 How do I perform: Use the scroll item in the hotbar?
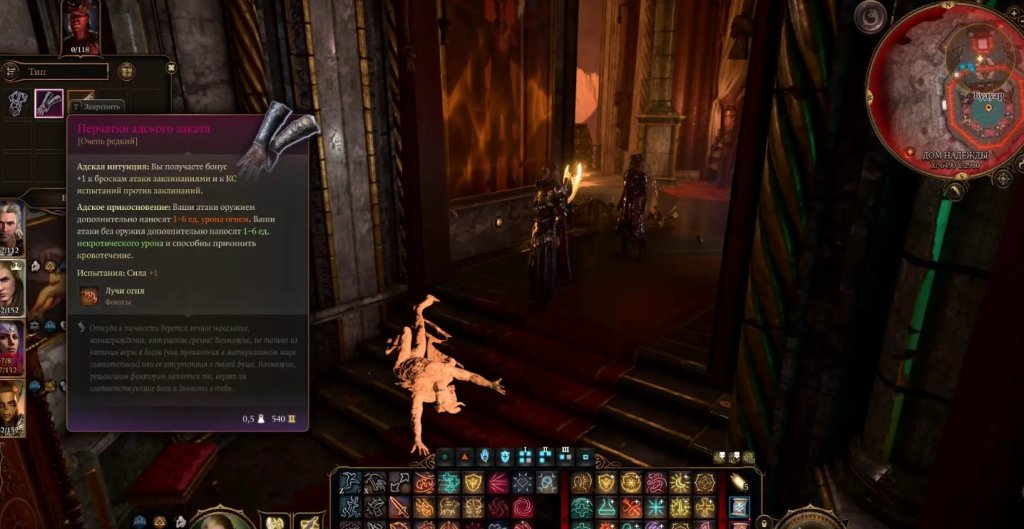tap(738, 506)
